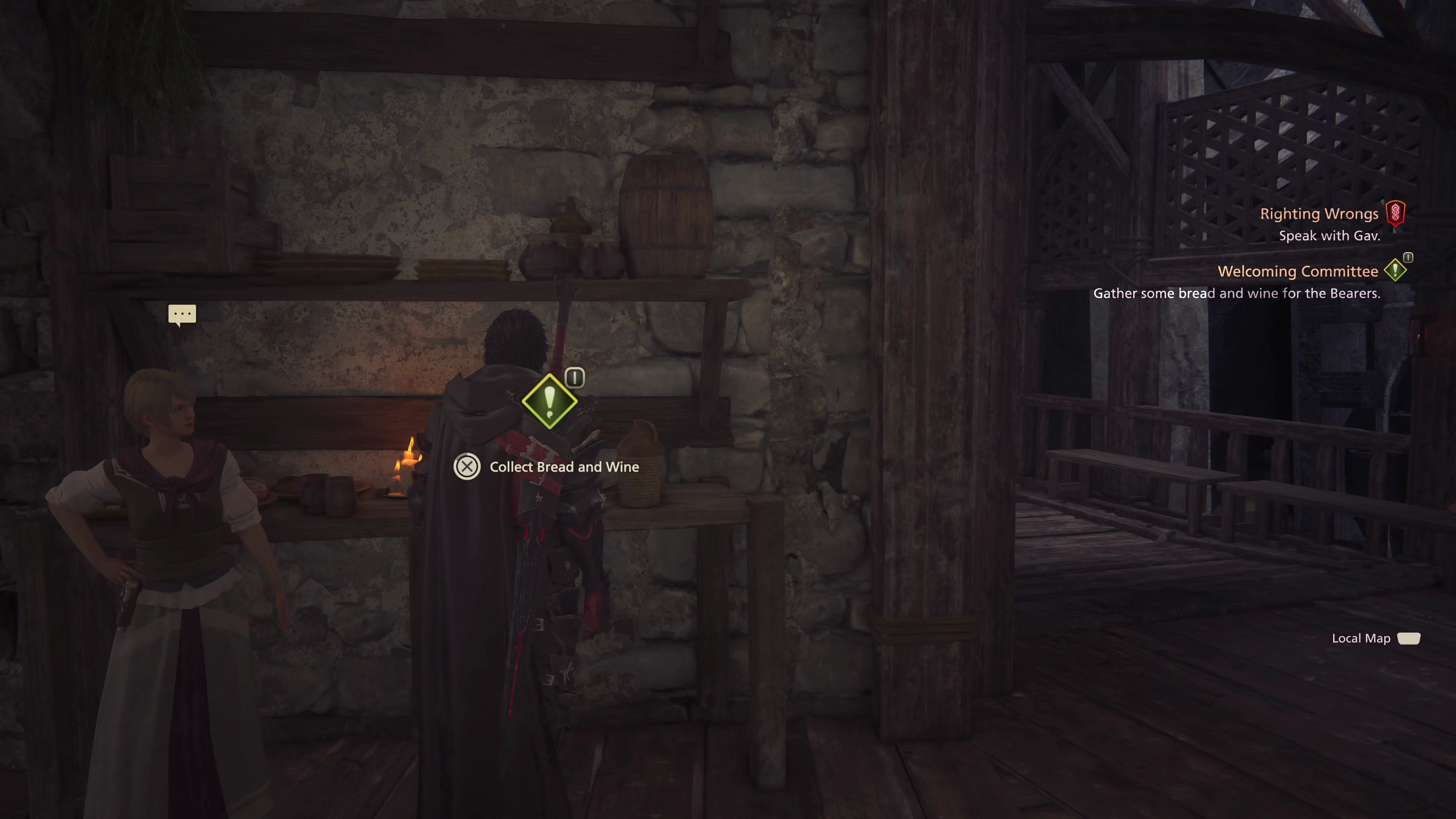Select the Welcoming Committee quest tracker entry
Image resolution: width=1456 pixels, height=819 pixels.
click(1297, 271)
